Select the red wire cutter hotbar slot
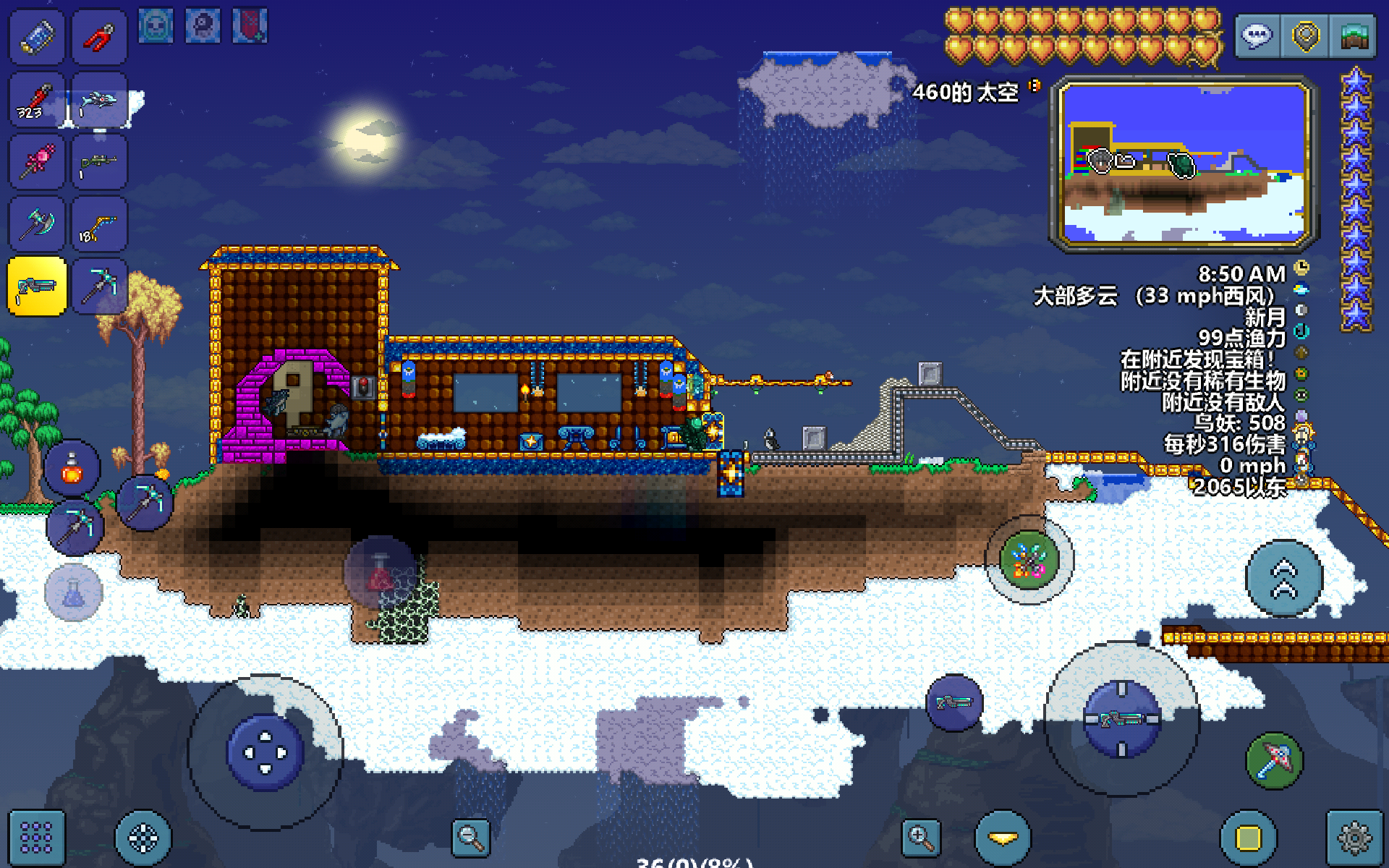The image size is (1389, 868). click(x=99, y=37)
